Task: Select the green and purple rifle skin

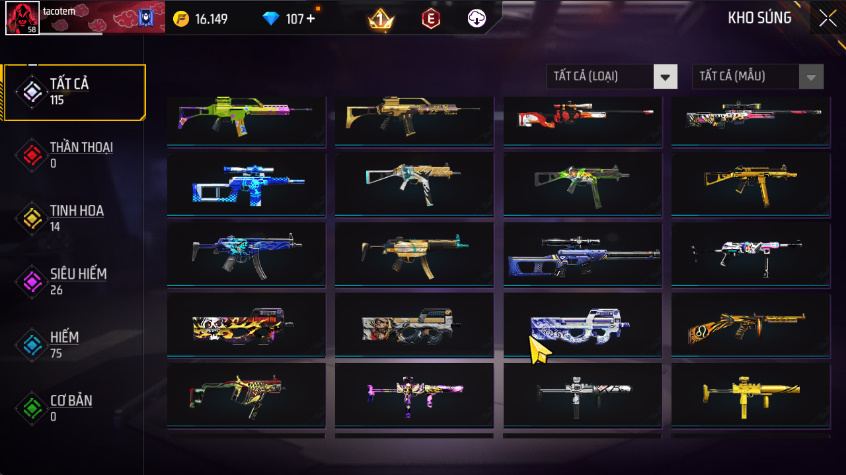Action: point(246,118)
